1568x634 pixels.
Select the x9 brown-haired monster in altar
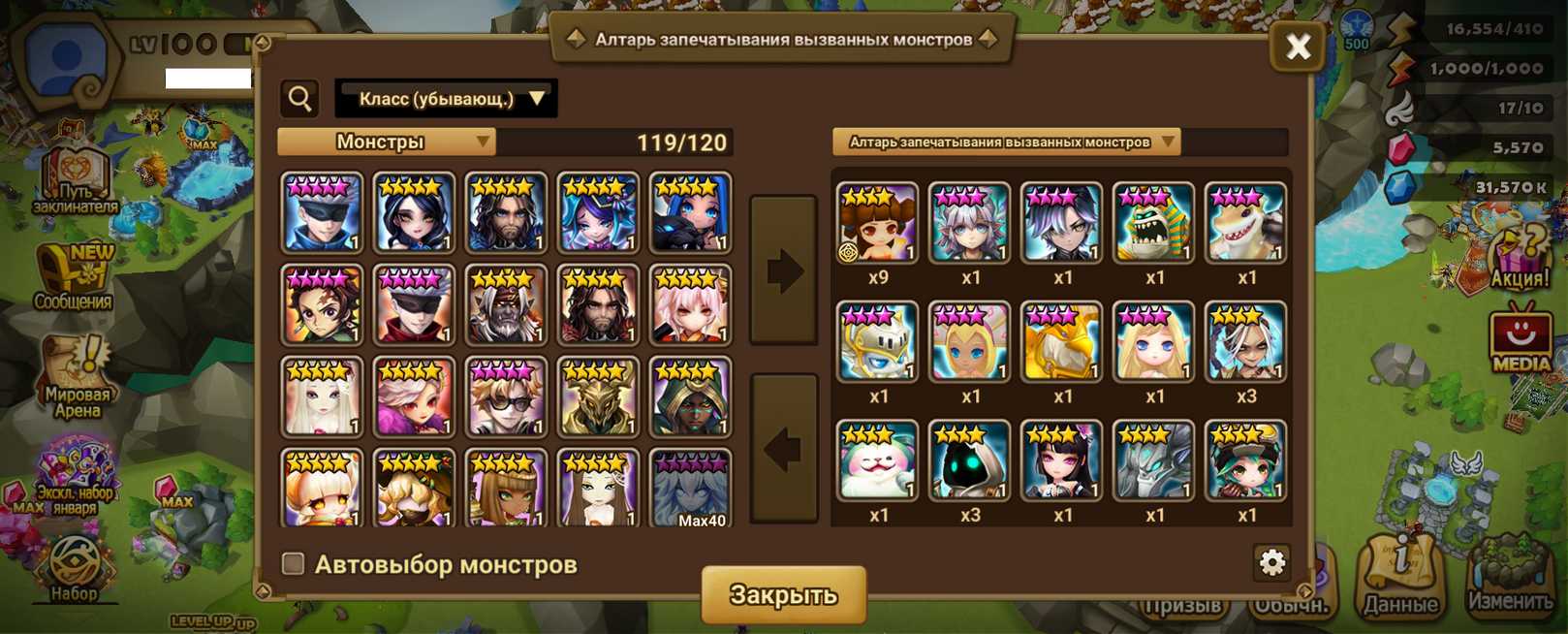(877, 224)
